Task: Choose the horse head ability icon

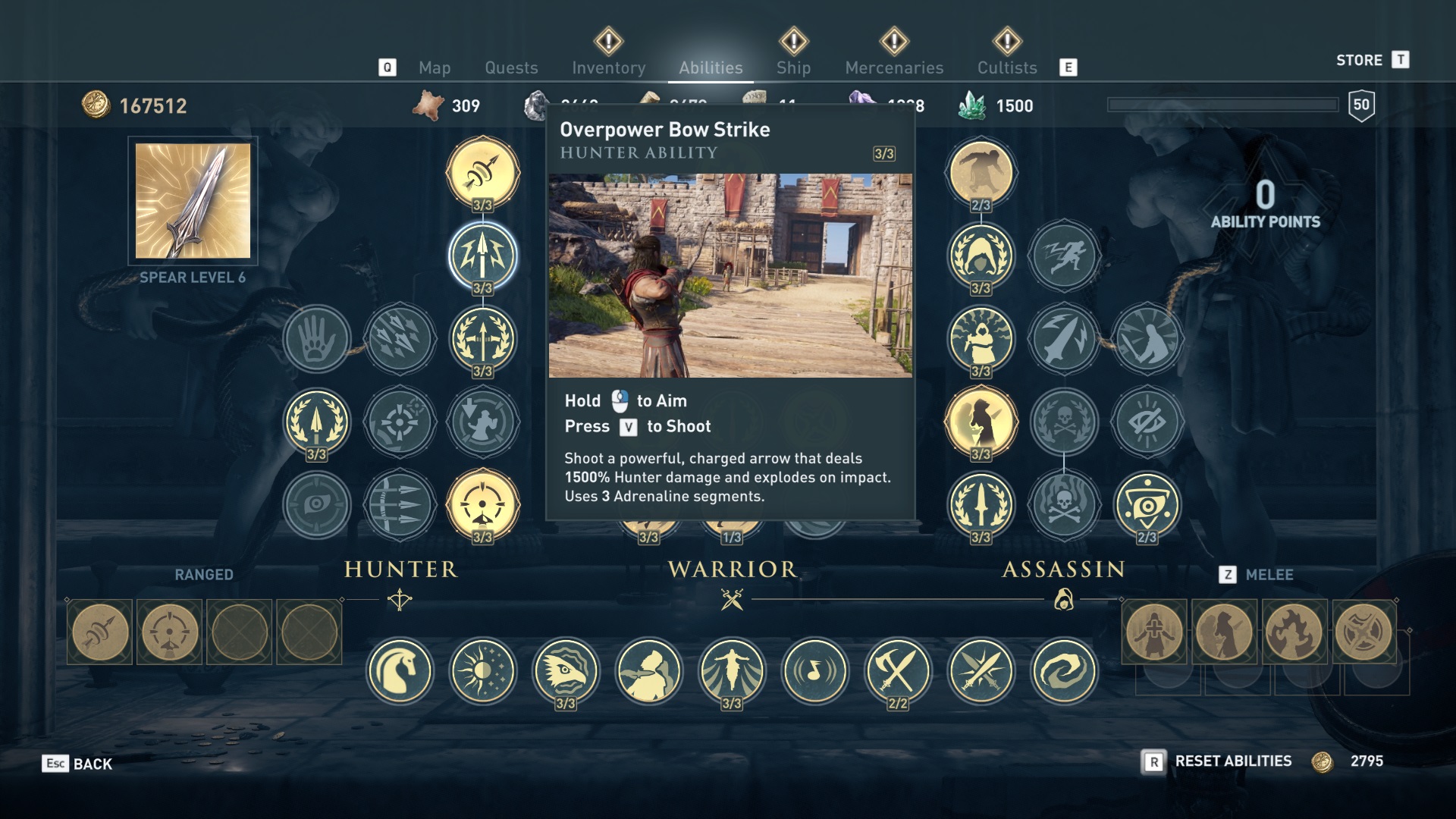Action: (x=400, y=671)
